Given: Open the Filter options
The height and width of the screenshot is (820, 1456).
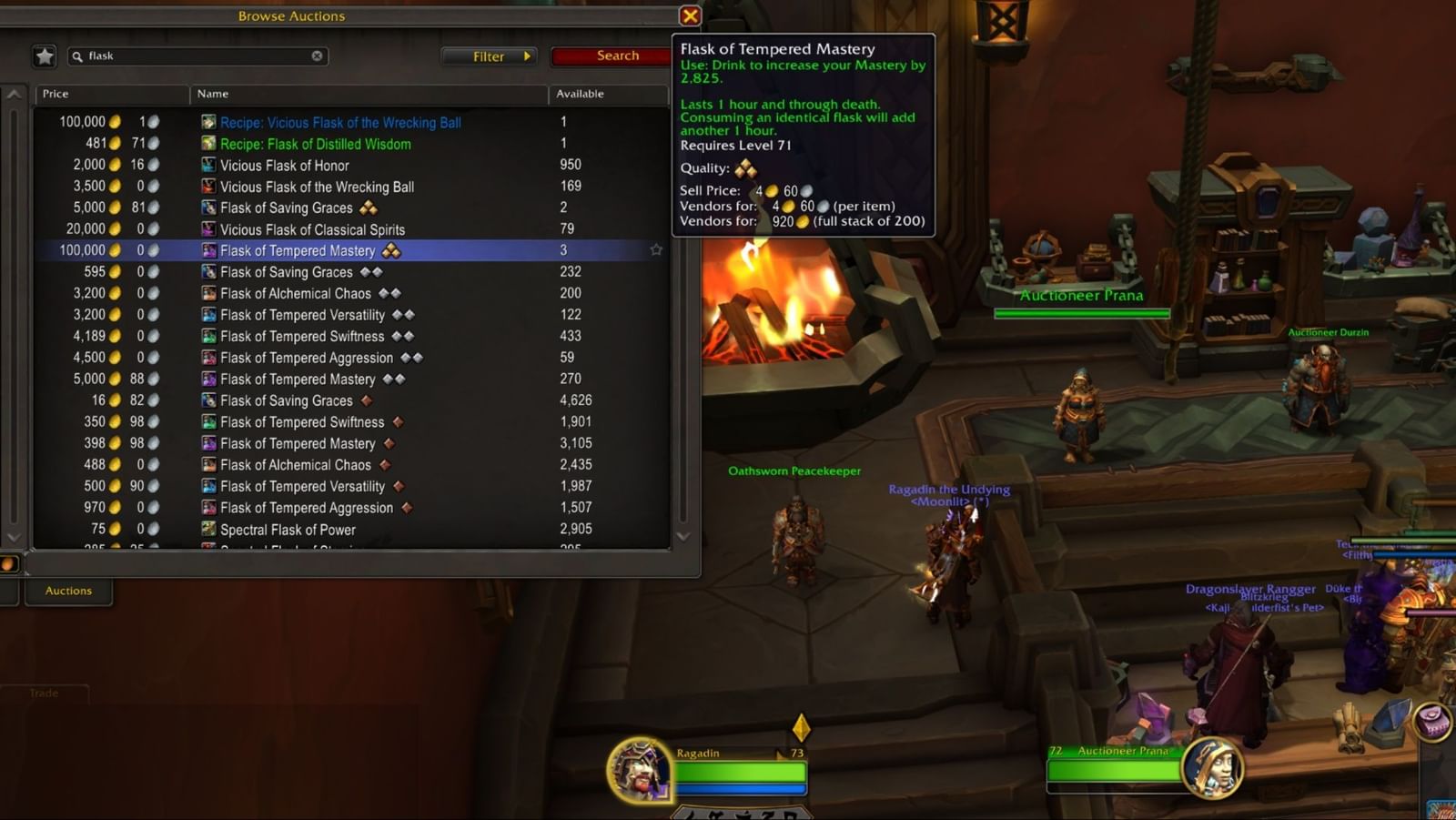Looking at the screenshot, I should pyautogui.click(x=489, y=56).
